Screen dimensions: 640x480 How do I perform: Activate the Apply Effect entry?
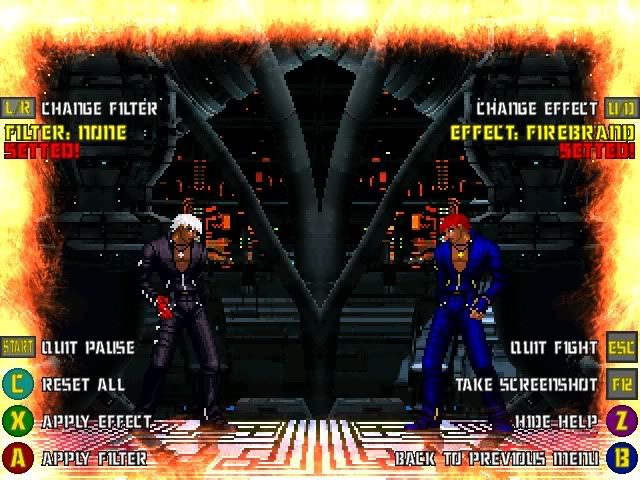click(96, 422)
